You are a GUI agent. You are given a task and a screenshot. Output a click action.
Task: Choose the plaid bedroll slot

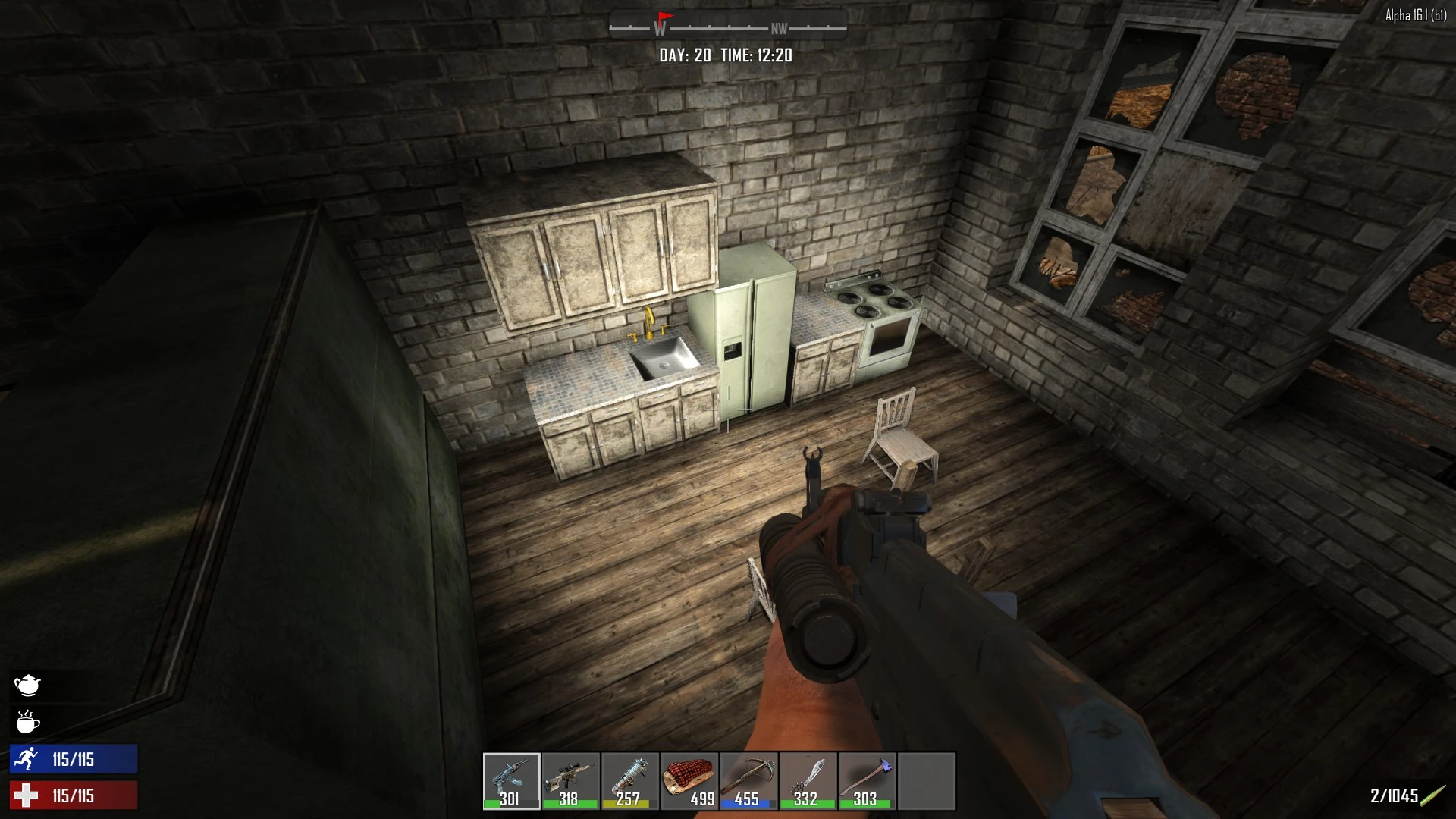(689, 780)
